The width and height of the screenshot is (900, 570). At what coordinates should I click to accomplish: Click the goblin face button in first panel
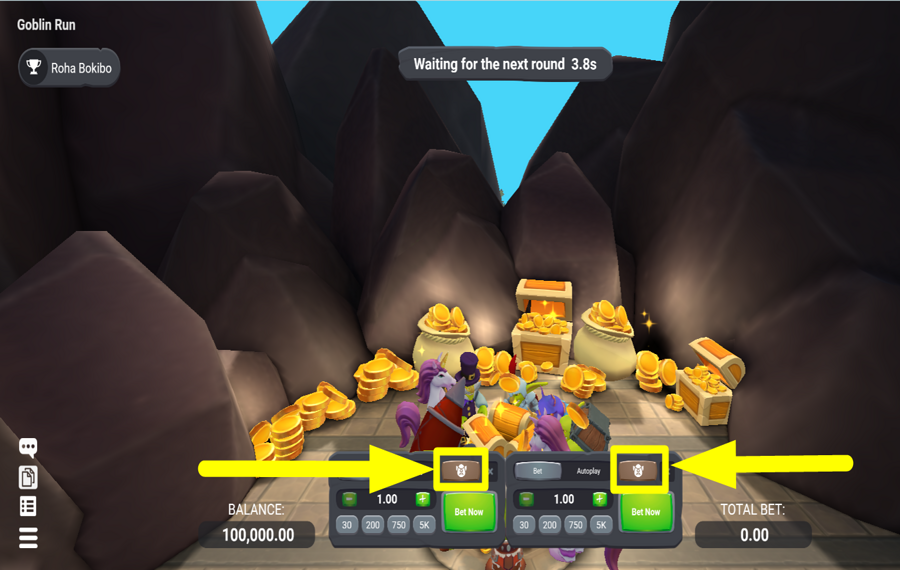461,470
